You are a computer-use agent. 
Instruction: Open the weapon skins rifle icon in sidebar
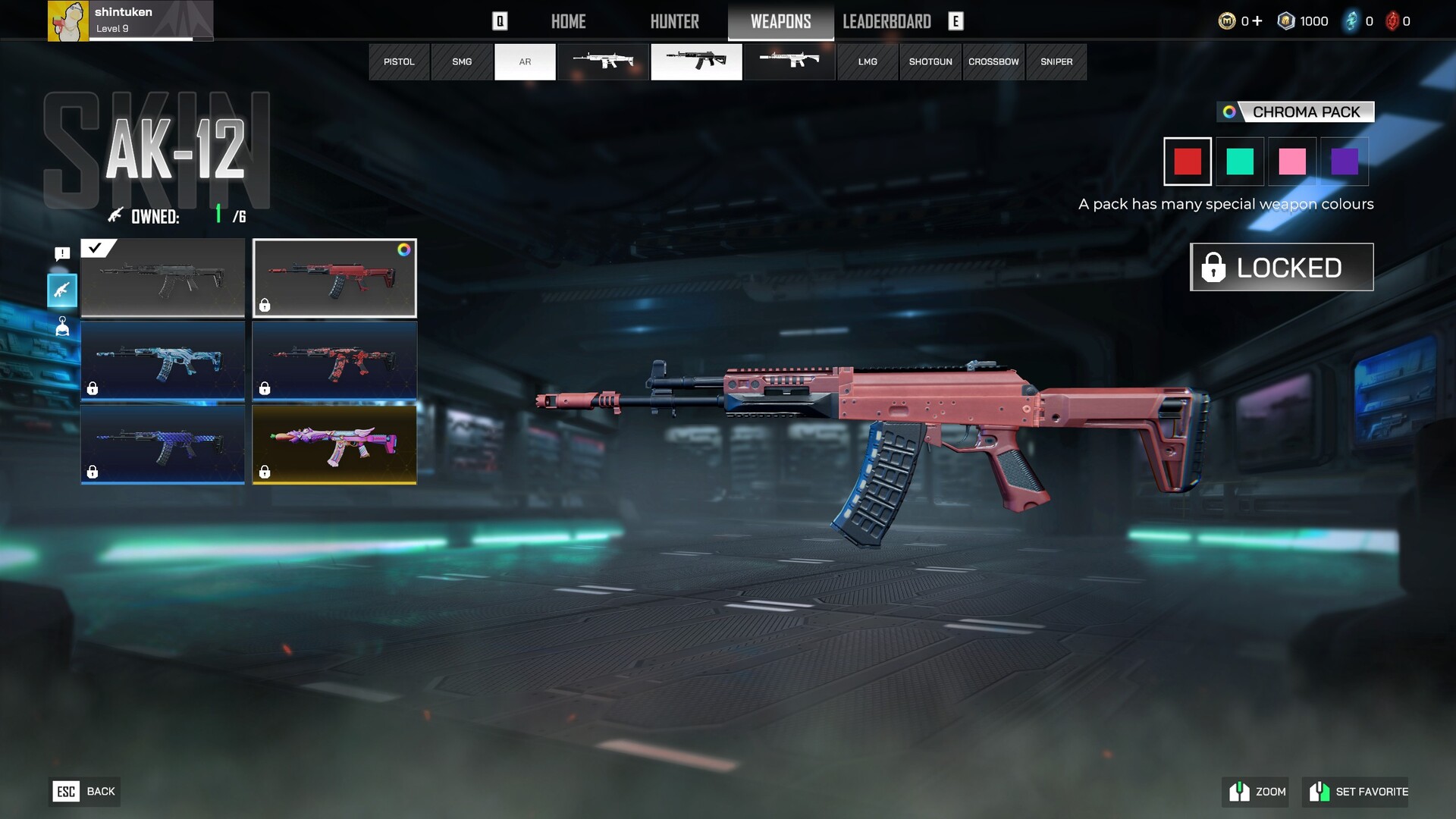coord(62,290)
